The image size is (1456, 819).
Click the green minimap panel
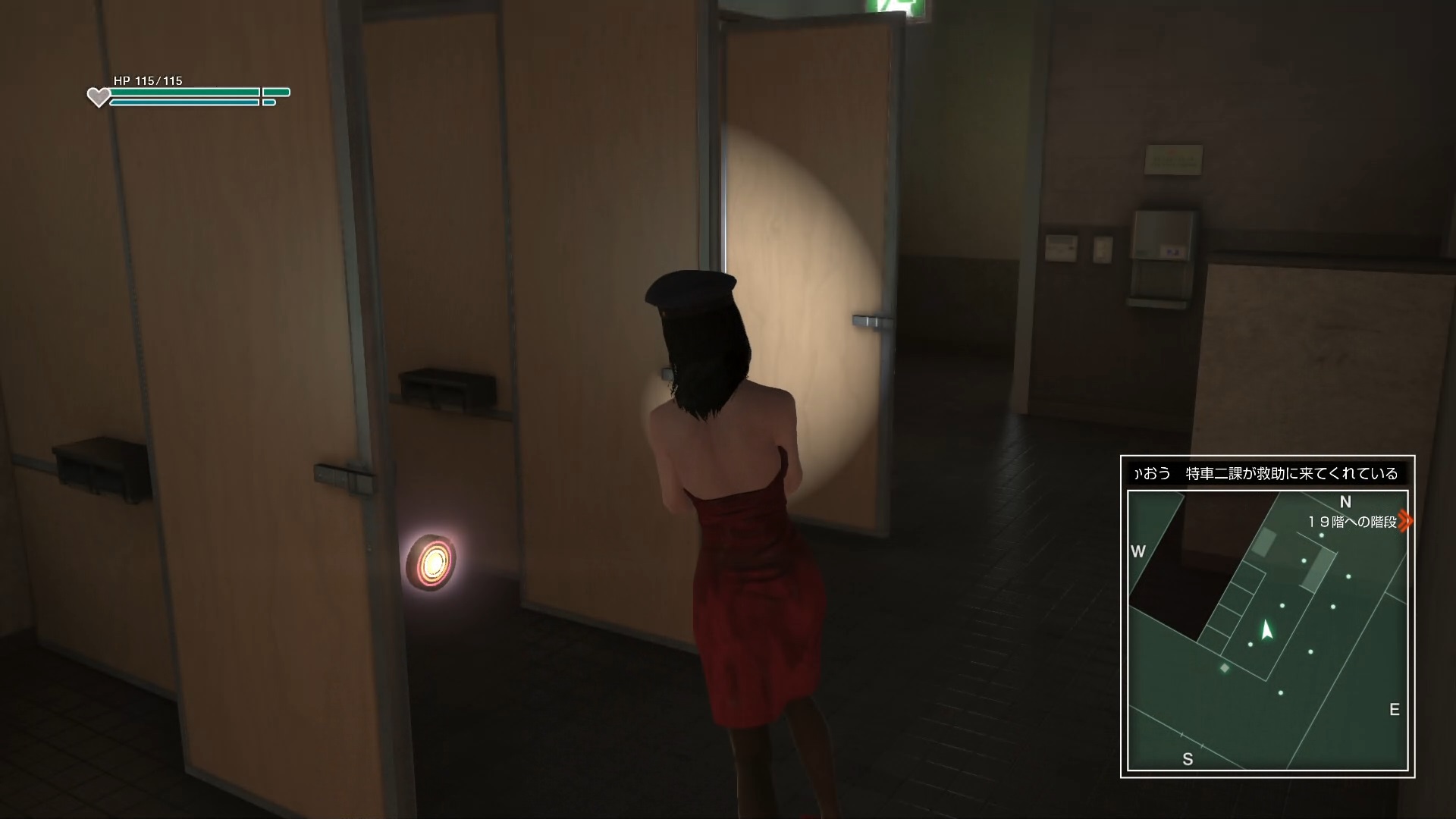click(1267, 631)
